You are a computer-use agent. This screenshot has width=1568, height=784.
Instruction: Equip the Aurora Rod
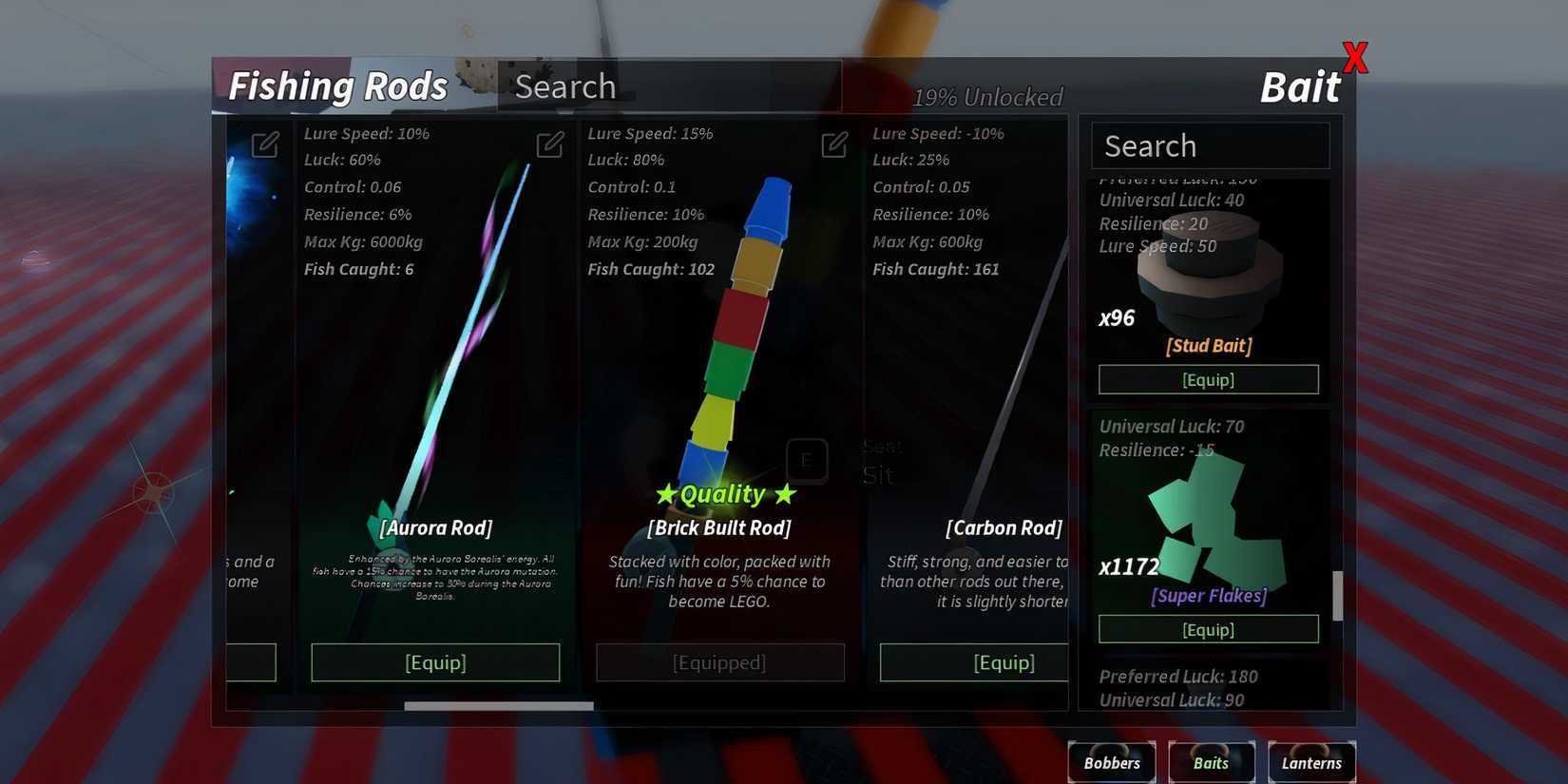(x=435, y=662)
